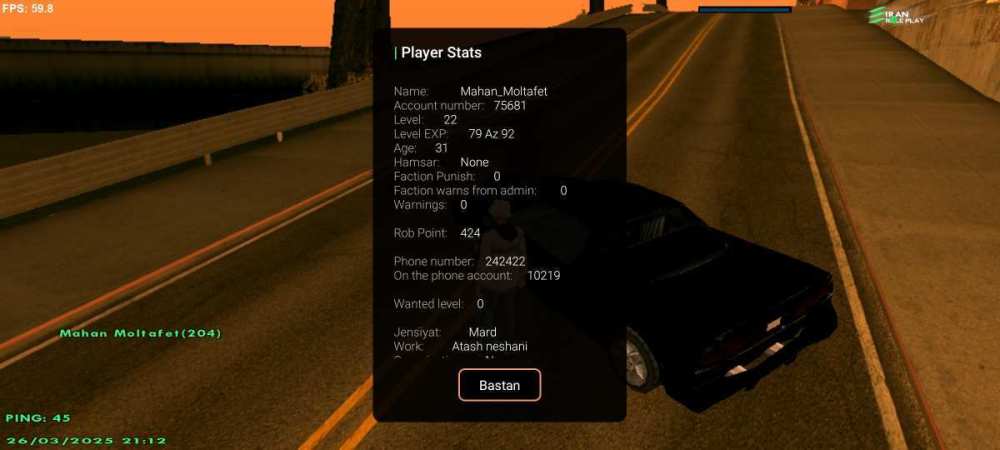Image resolution: width=1000 pixels, height=450 pixels.
Task: Close the Player Stats dialog with Bastan
Action: [499, 385]
